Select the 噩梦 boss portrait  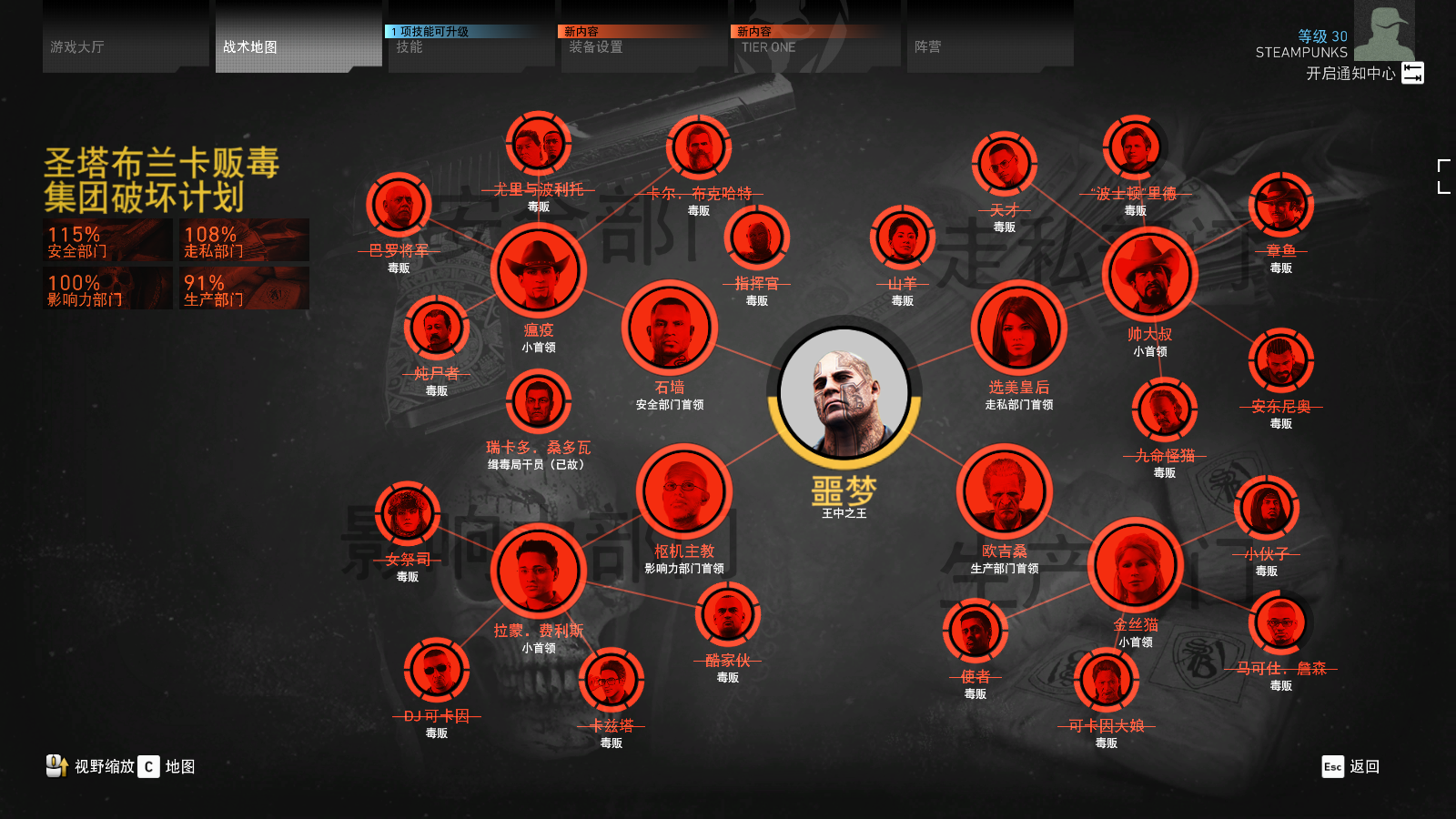(844, 393)
